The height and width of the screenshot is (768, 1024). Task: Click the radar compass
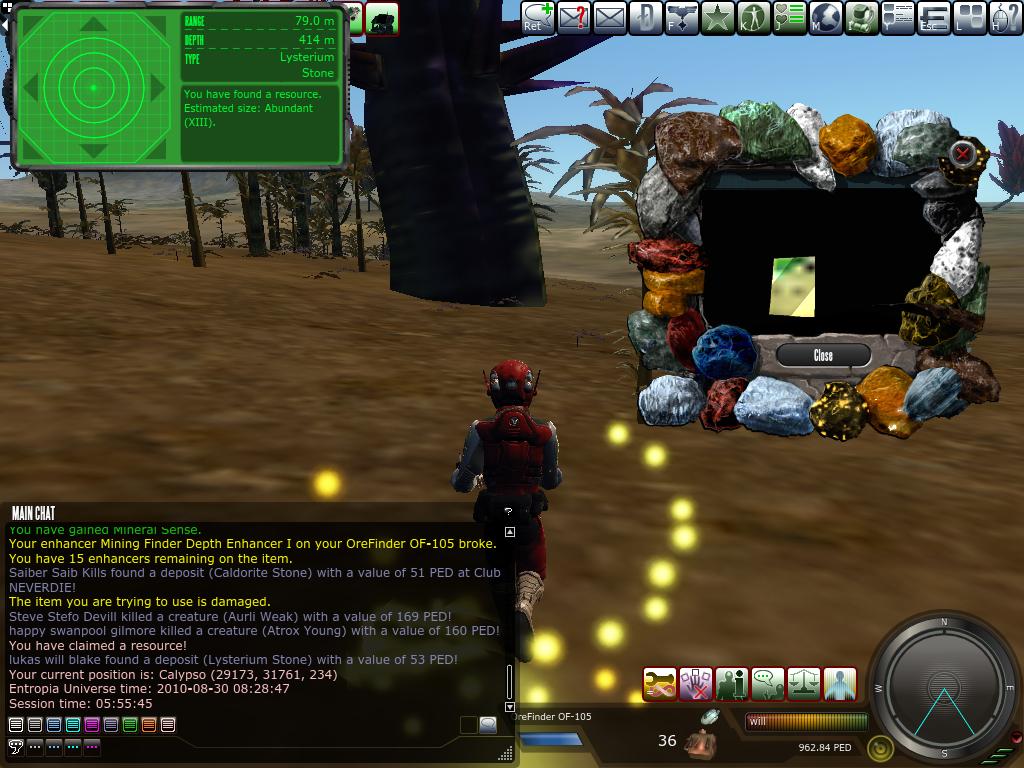(x=943, y=686)
